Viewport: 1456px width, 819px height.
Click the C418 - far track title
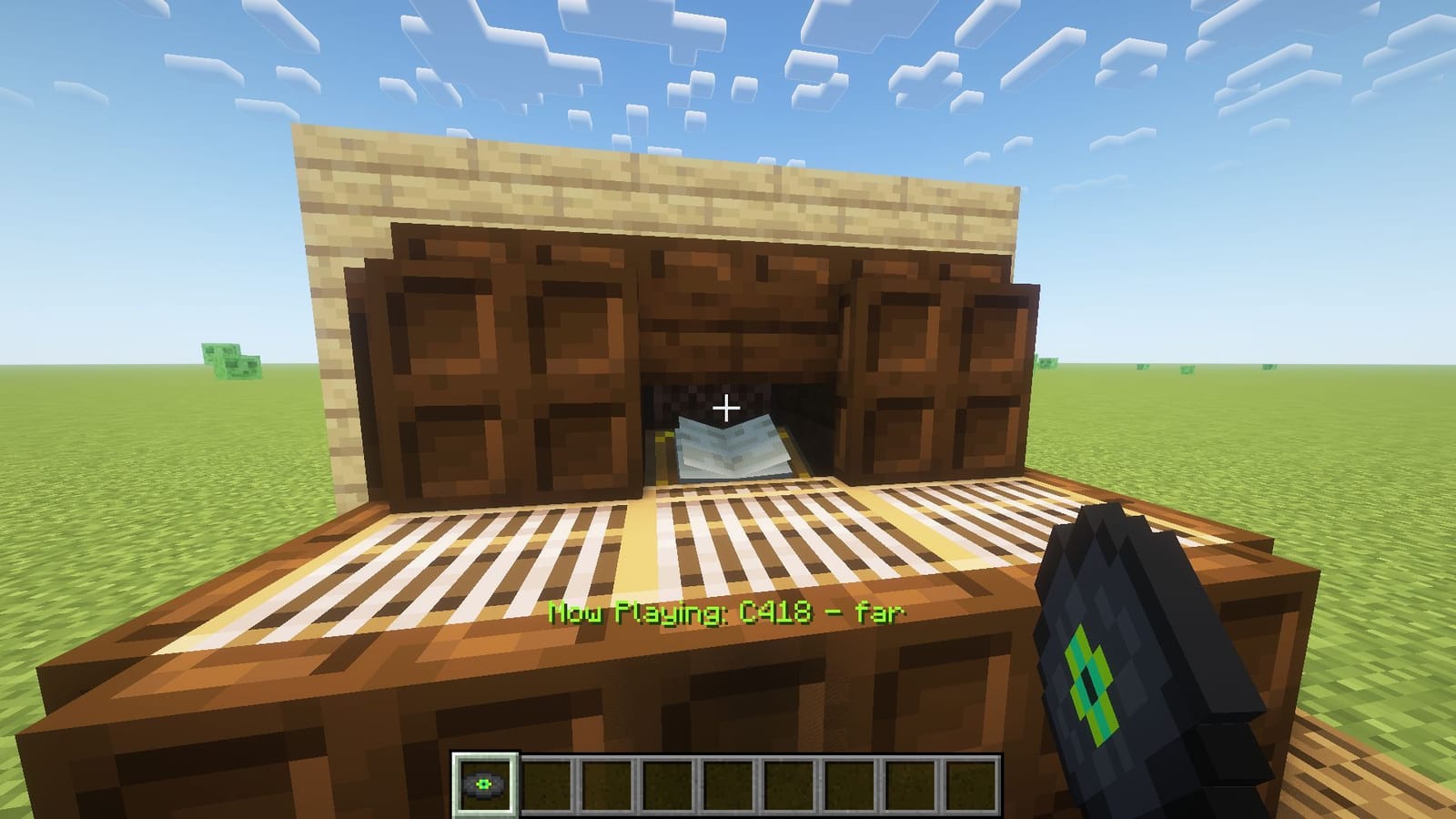pyautogui.click(x=819, y=615)
